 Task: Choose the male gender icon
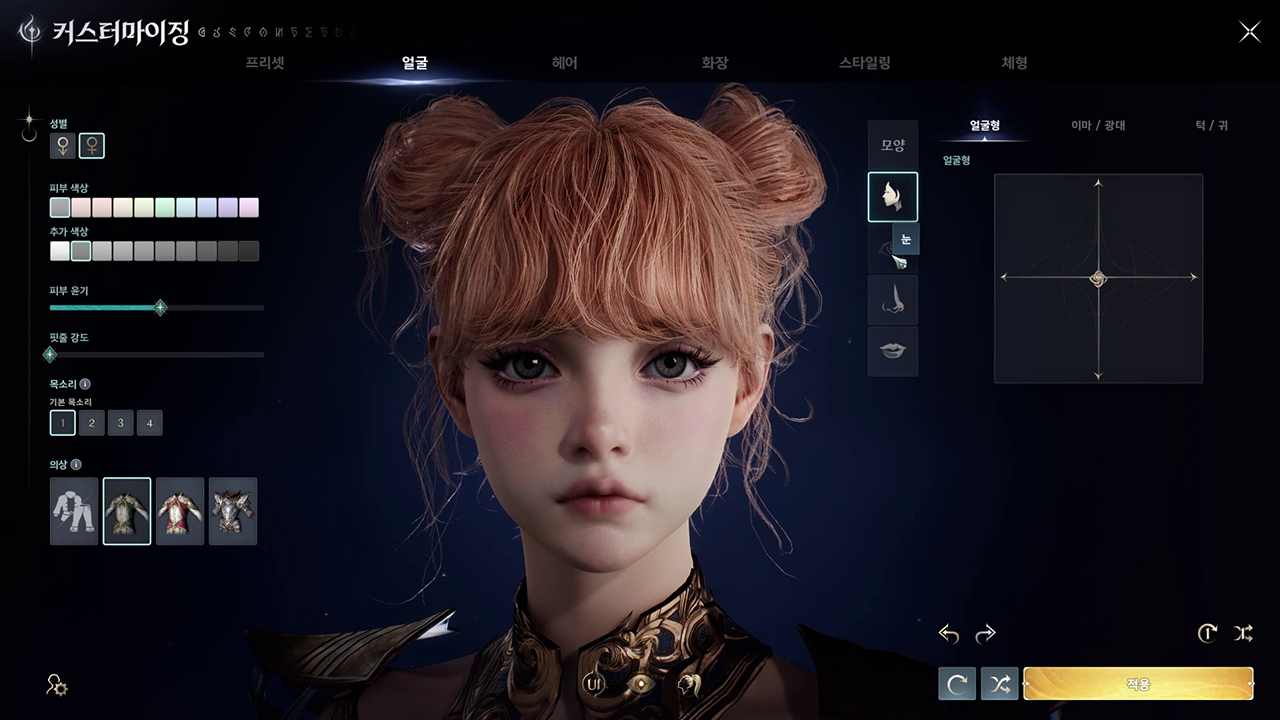pyautogui.click(x=63, y=146)
